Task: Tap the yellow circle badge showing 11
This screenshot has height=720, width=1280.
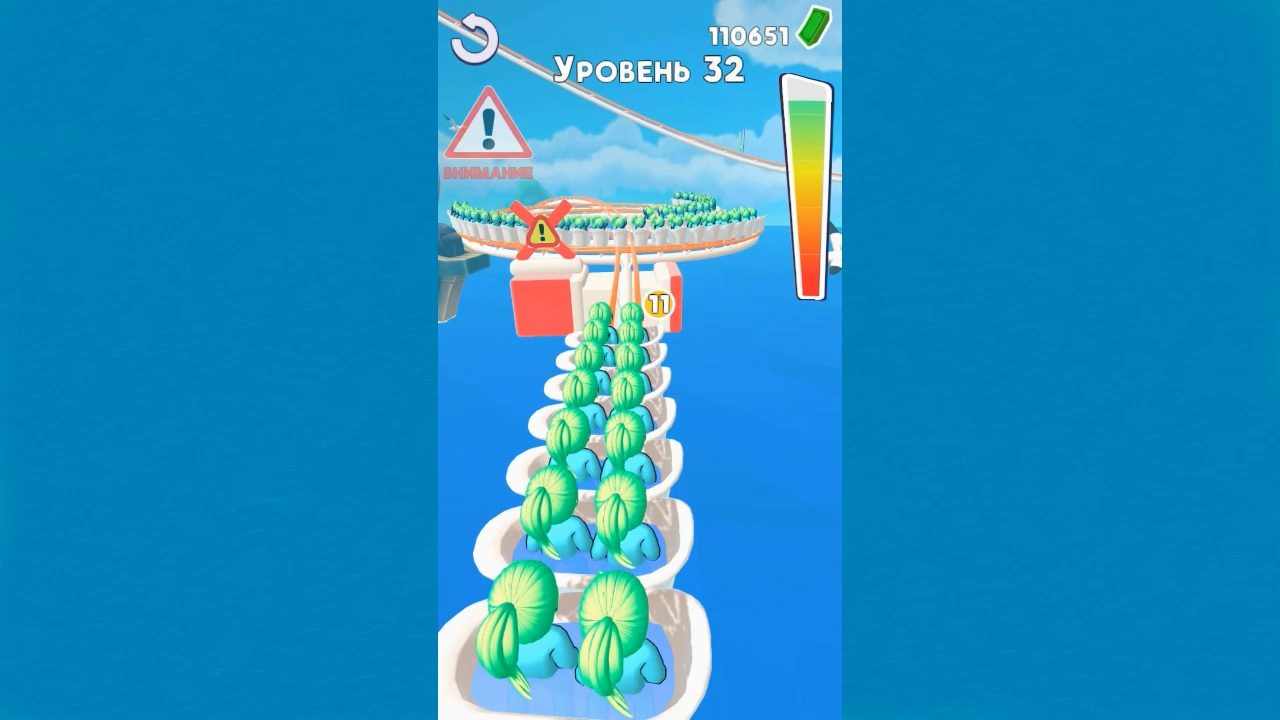Action: point(658,303)
